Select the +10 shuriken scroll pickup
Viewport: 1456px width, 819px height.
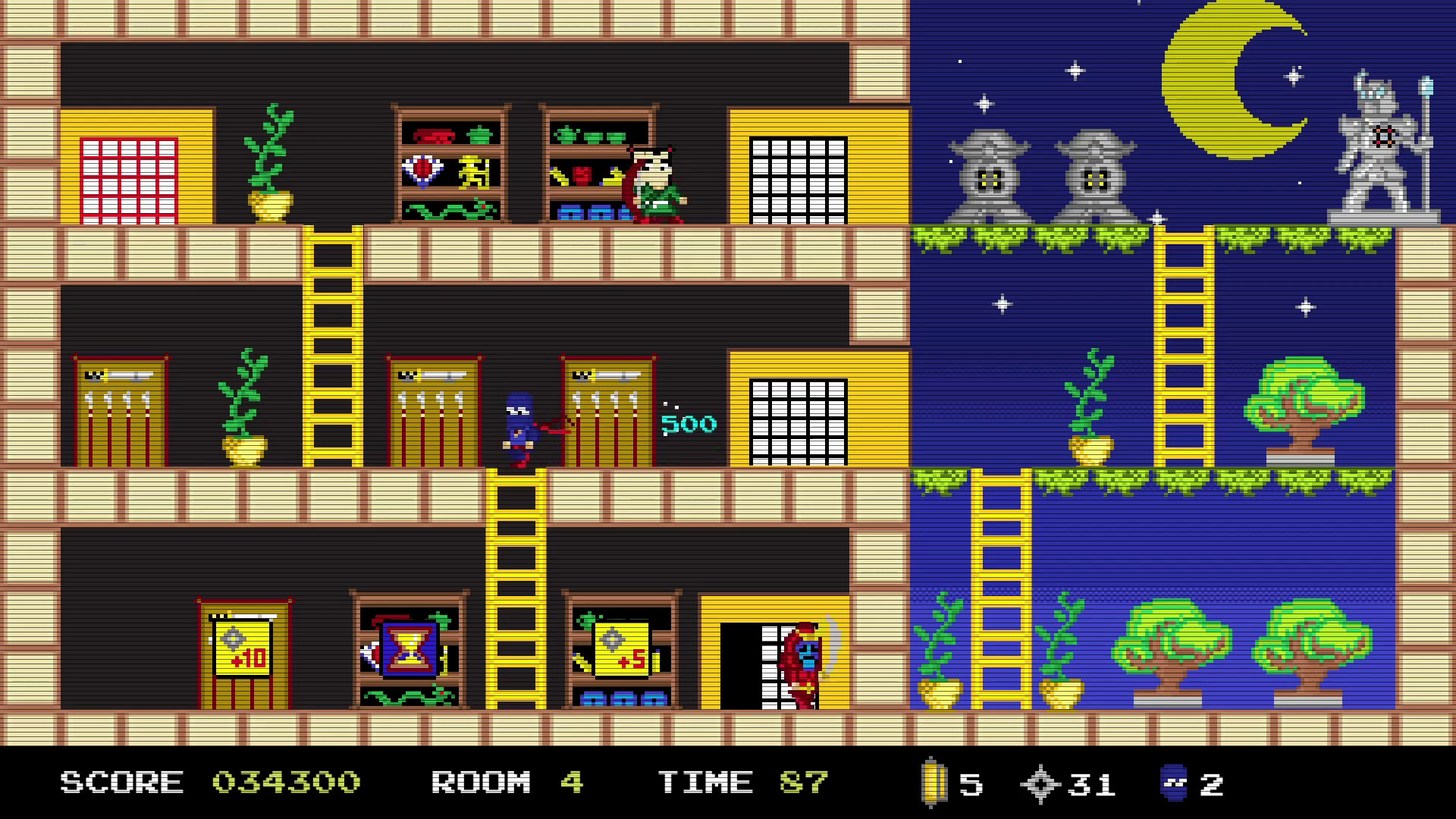[241, 648]
